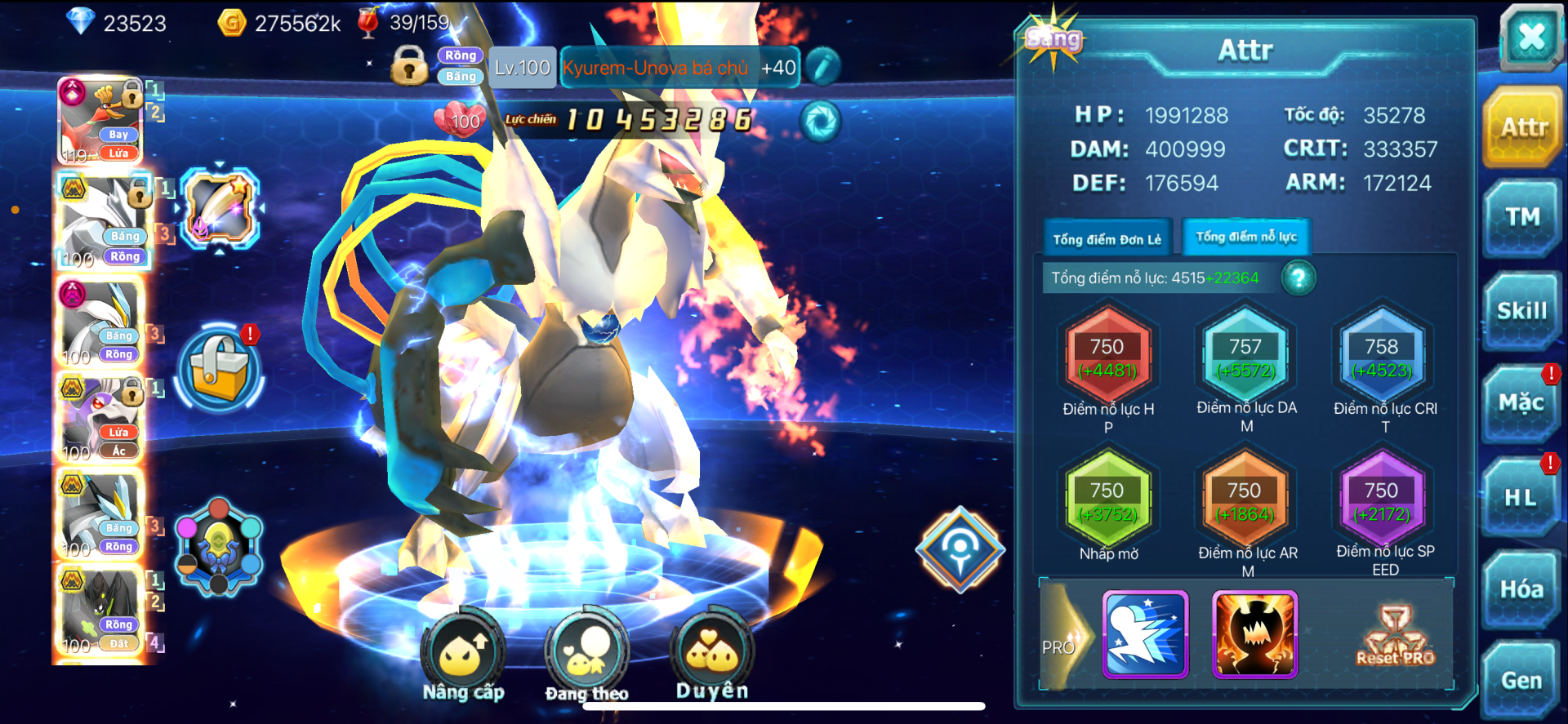Open the yellow bag icon with red alert
The image size is (1568, 724).
click(x=219, y=370)
